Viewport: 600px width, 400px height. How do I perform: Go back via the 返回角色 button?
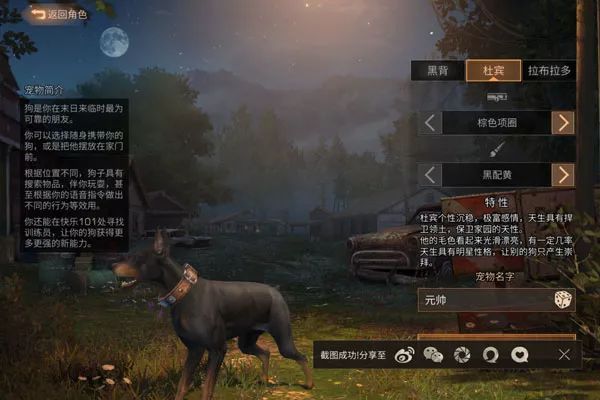(58, 15)
